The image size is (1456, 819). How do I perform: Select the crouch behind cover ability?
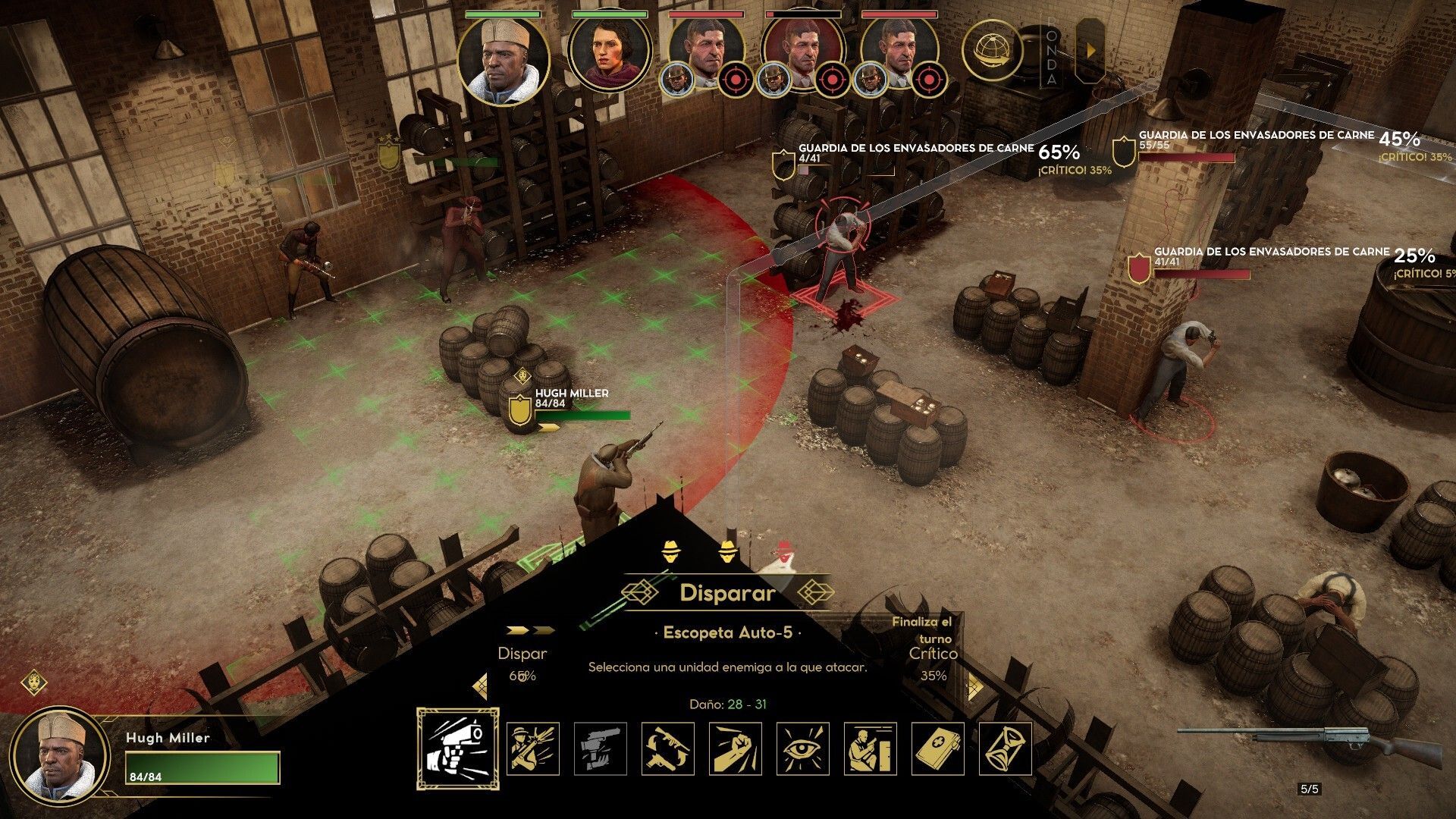[870, 748]
